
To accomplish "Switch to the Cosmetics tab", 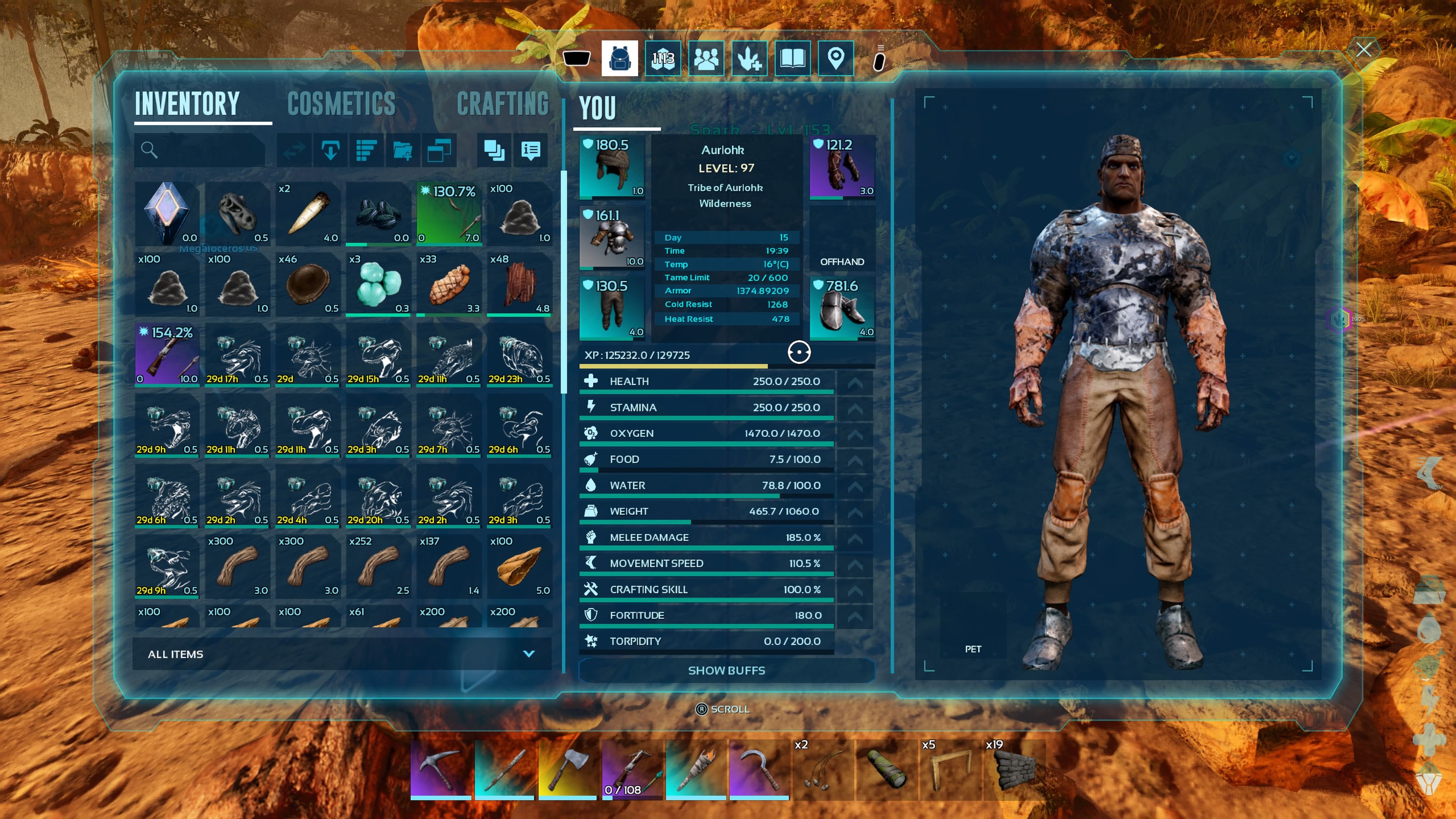I will [x=341, y=104].
